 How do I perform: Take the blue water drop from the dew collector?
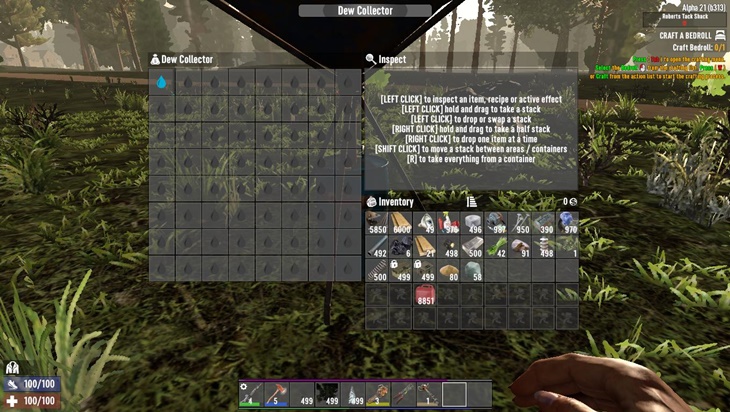coord(162,83)
